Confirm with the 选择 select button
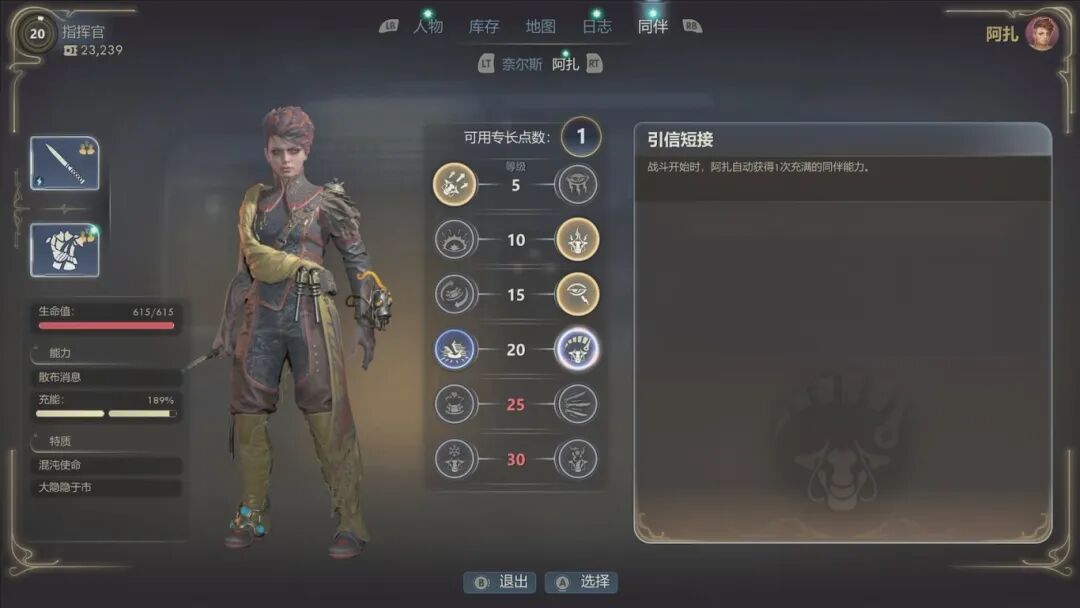The width and height of the screenshot is (1080, 608). [x=581, y=582]
